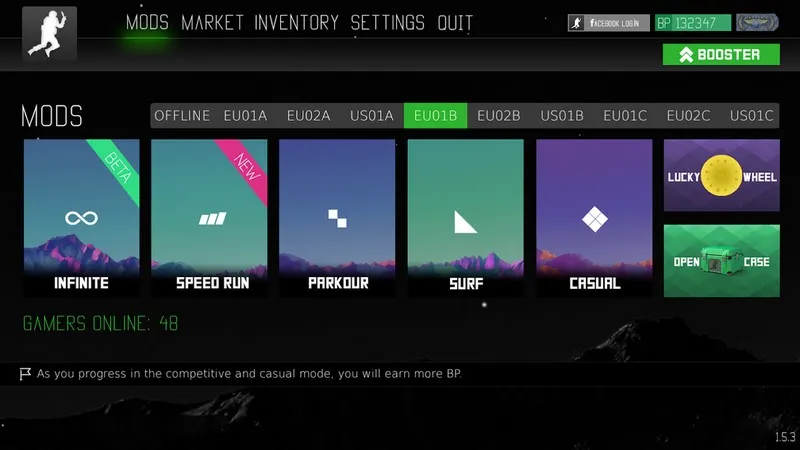
Task: Spin the Lucky Wheel tile
Action: pos(721,176)
